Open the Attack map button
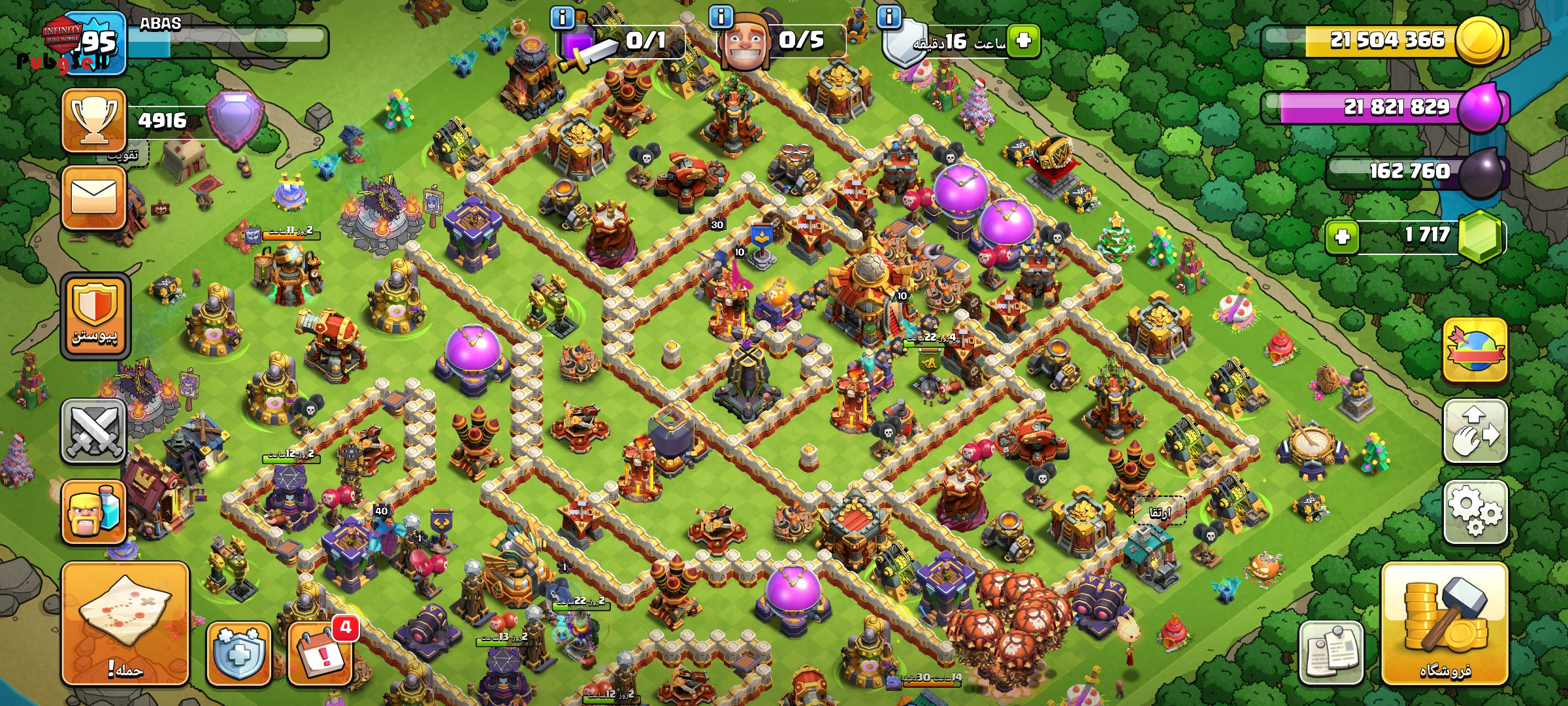 coord(125,624)
